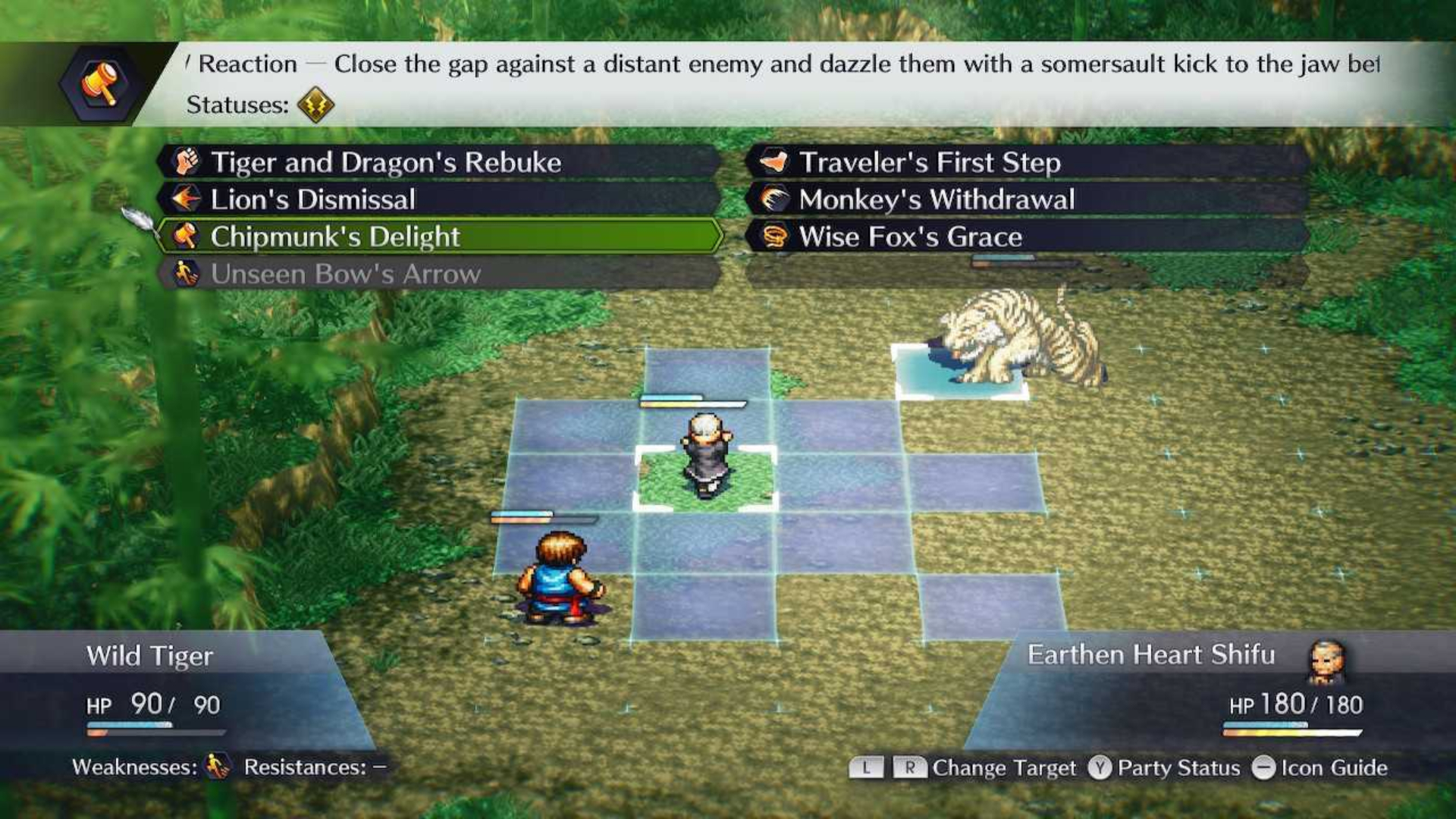This screenshot has width=1456, height=819.
Task: Select the greyed-out Unseen Bow's Arrow skill
Action: coord(440,274)
